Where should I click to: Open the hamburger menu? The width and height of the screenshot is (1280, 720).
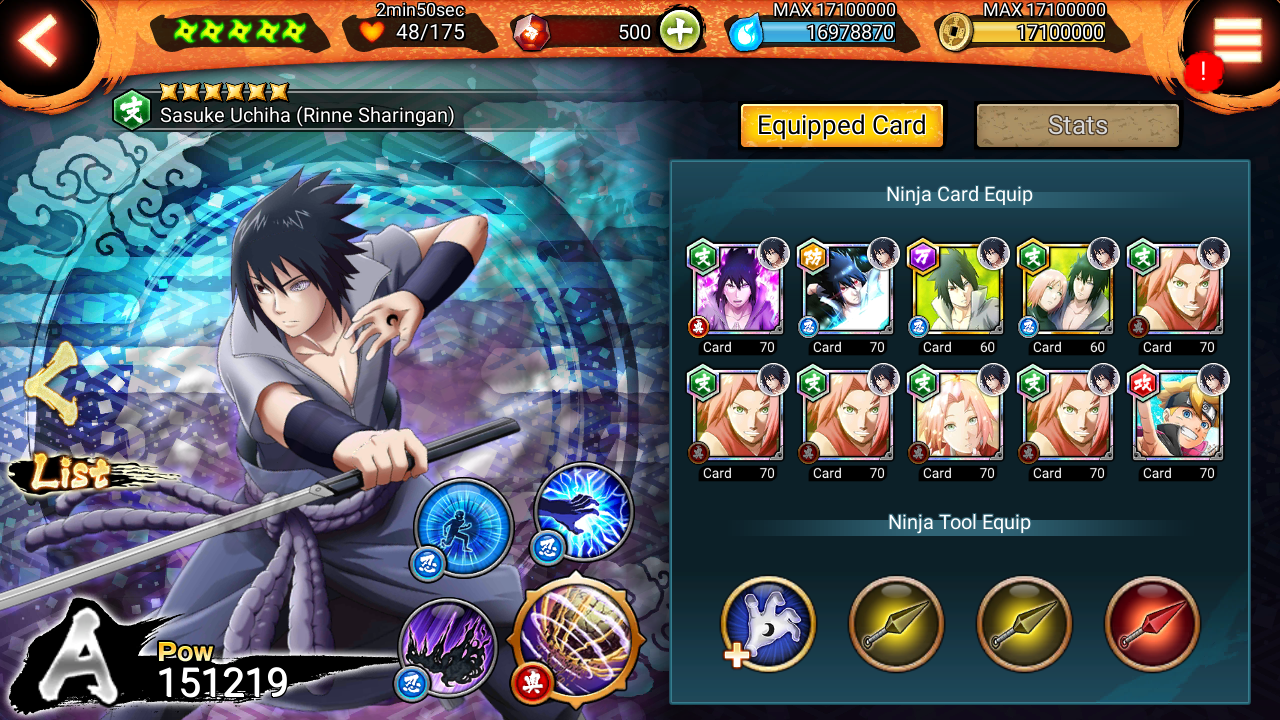click(1237, 40)
